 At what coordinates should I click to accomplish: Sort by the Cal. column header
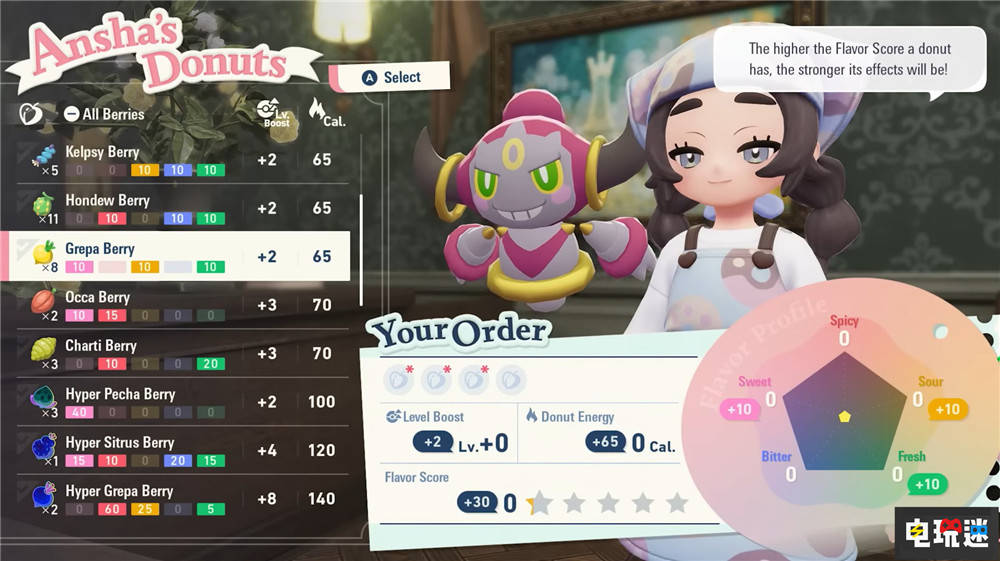tap(321, 112)
